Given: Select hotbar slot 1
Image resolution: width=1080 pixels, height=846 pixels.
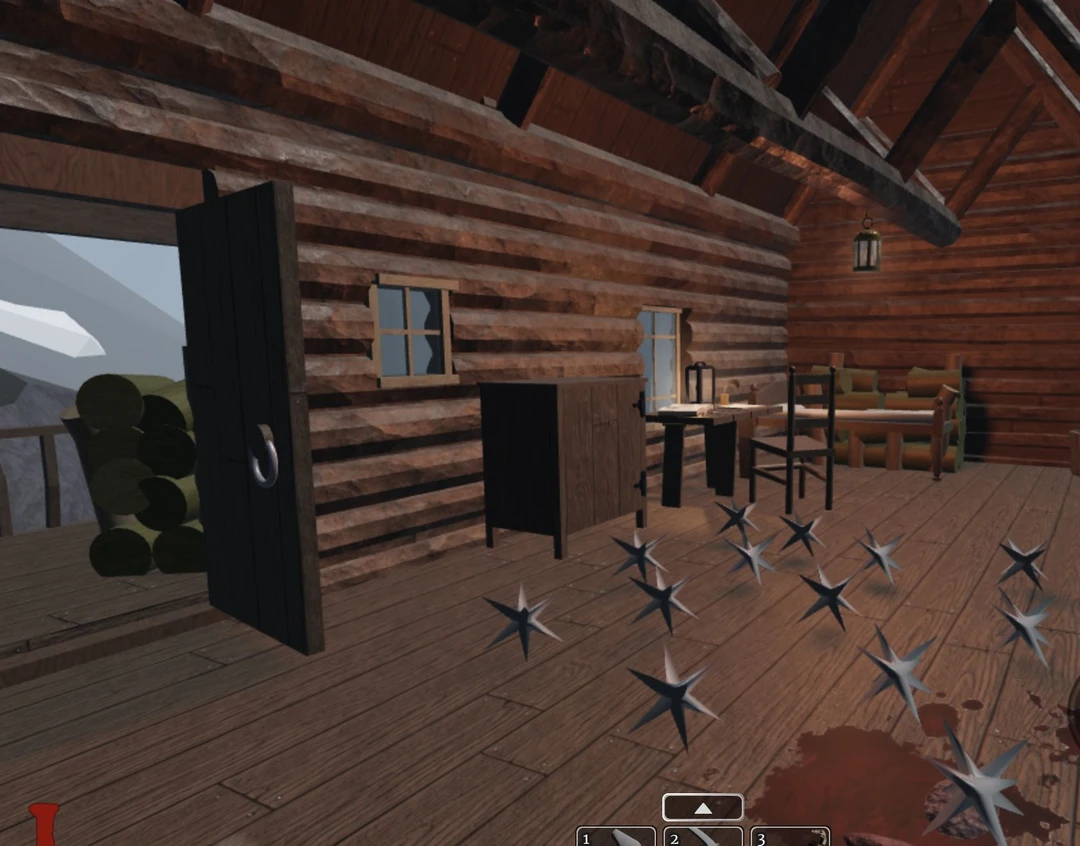Looking at the screenshot, I should pyautogui.click(x=616, y=837).
